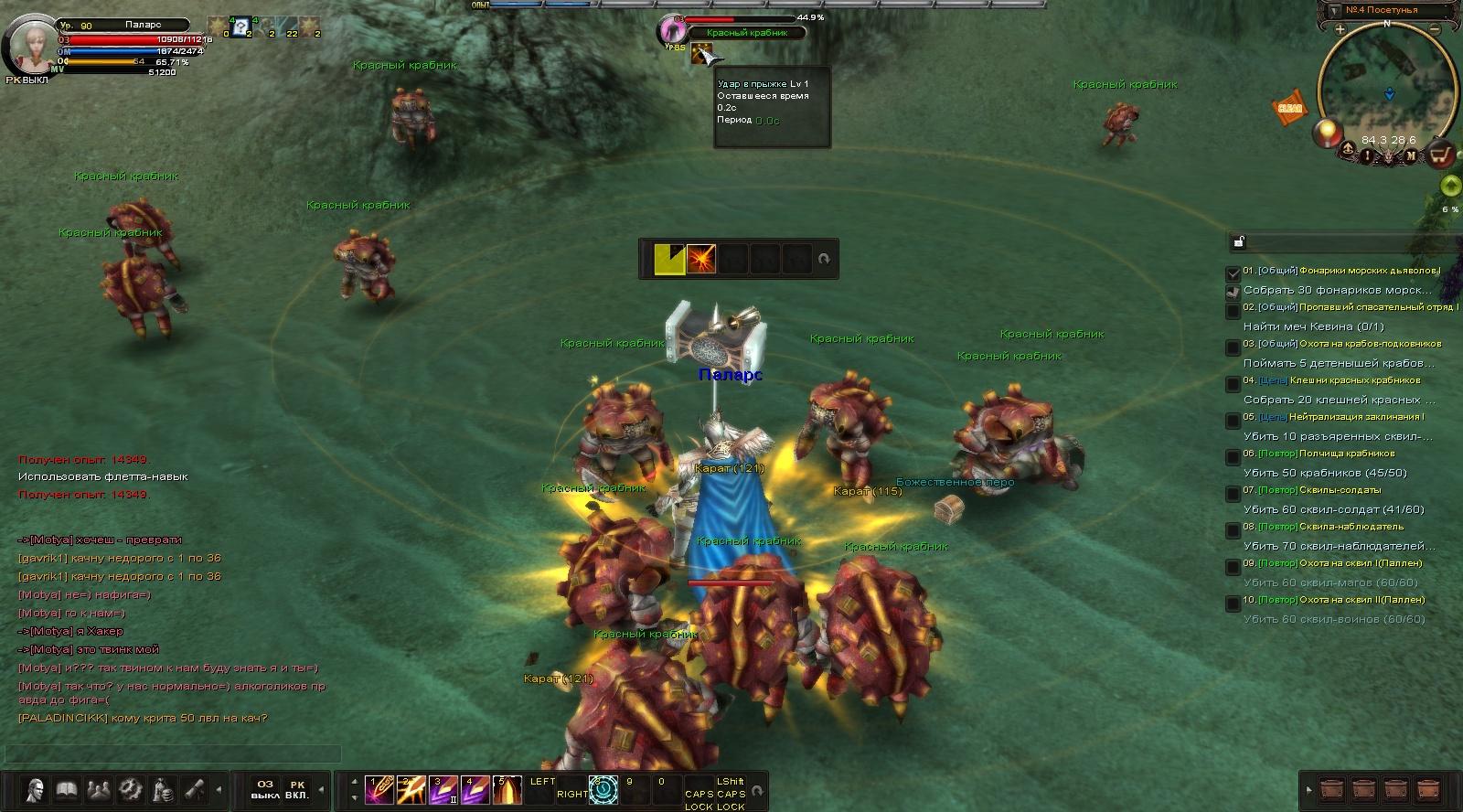Toggle the ОЗ выкл button
The height and width of the screenshot is (812, 1463).
click(x=265, y=789)
